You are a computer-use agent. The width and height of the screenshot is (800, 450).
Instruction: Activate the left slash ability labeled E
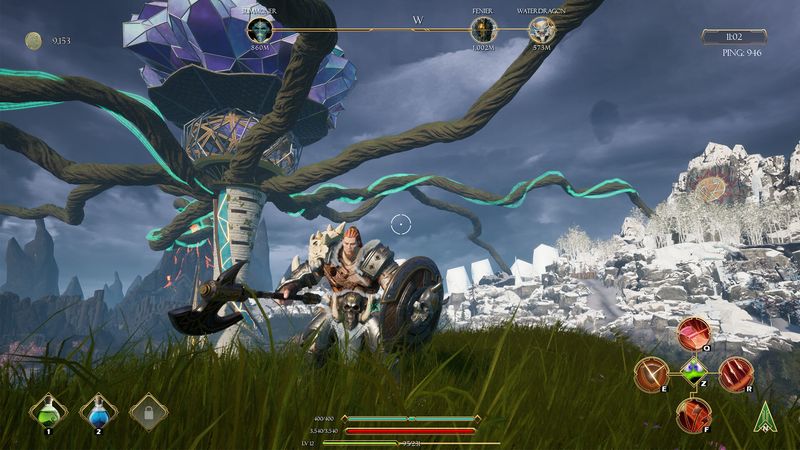click(652, 374)
